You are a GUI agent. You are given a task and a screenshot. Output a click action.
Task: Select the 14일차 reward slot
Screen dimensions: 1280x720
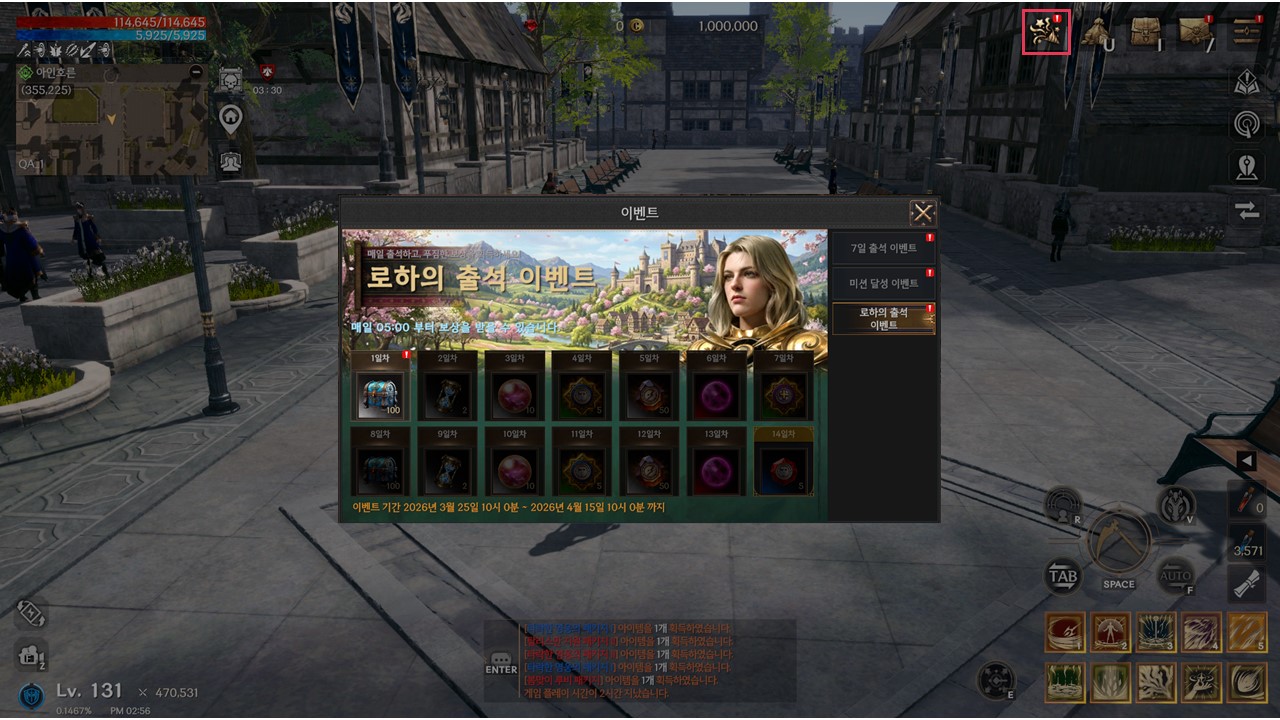783,471
